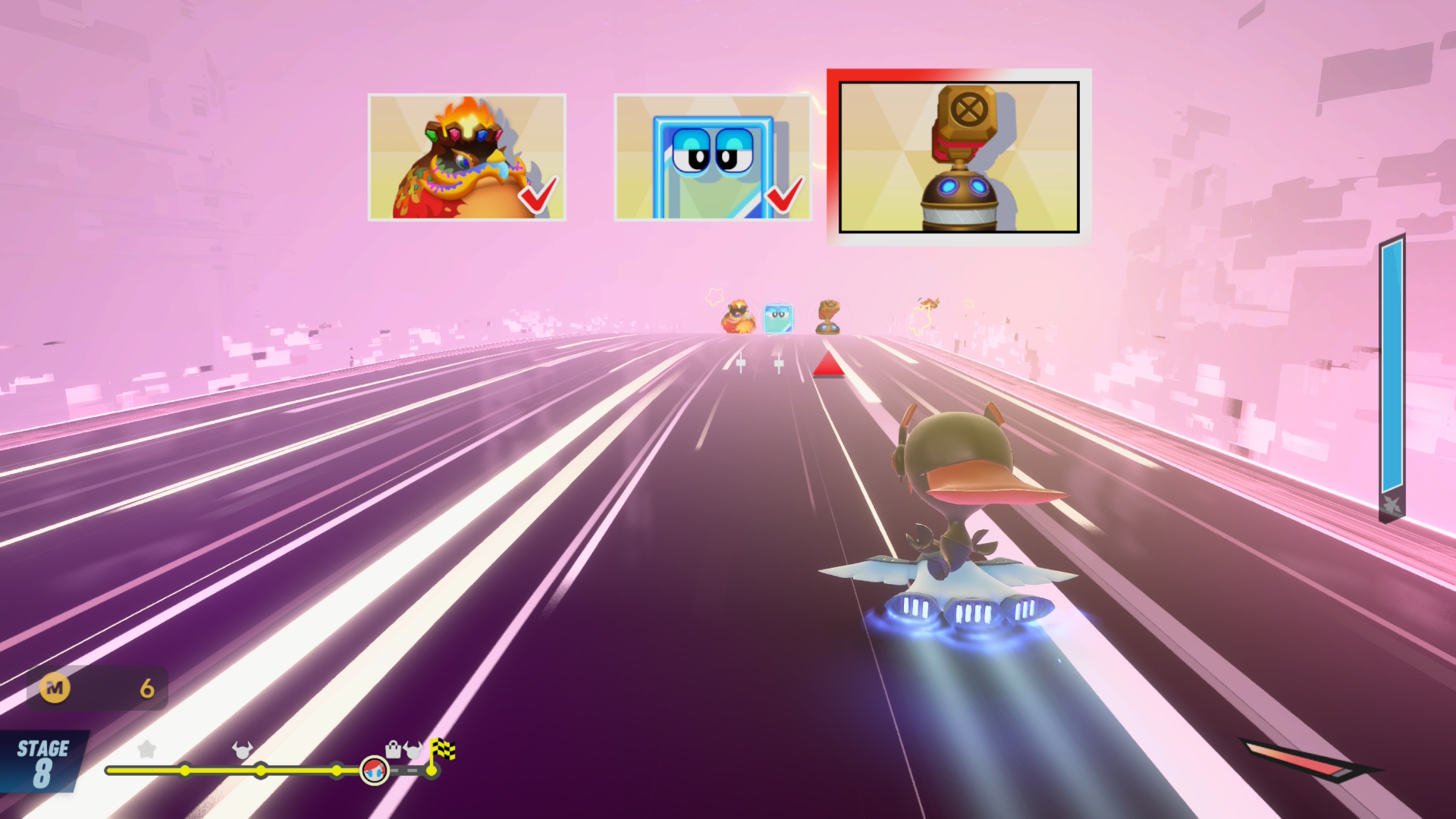Click the Stage 8 badge
Image resolution: width=1456 pixels, height=819 pixels.
tap(43, 762)
